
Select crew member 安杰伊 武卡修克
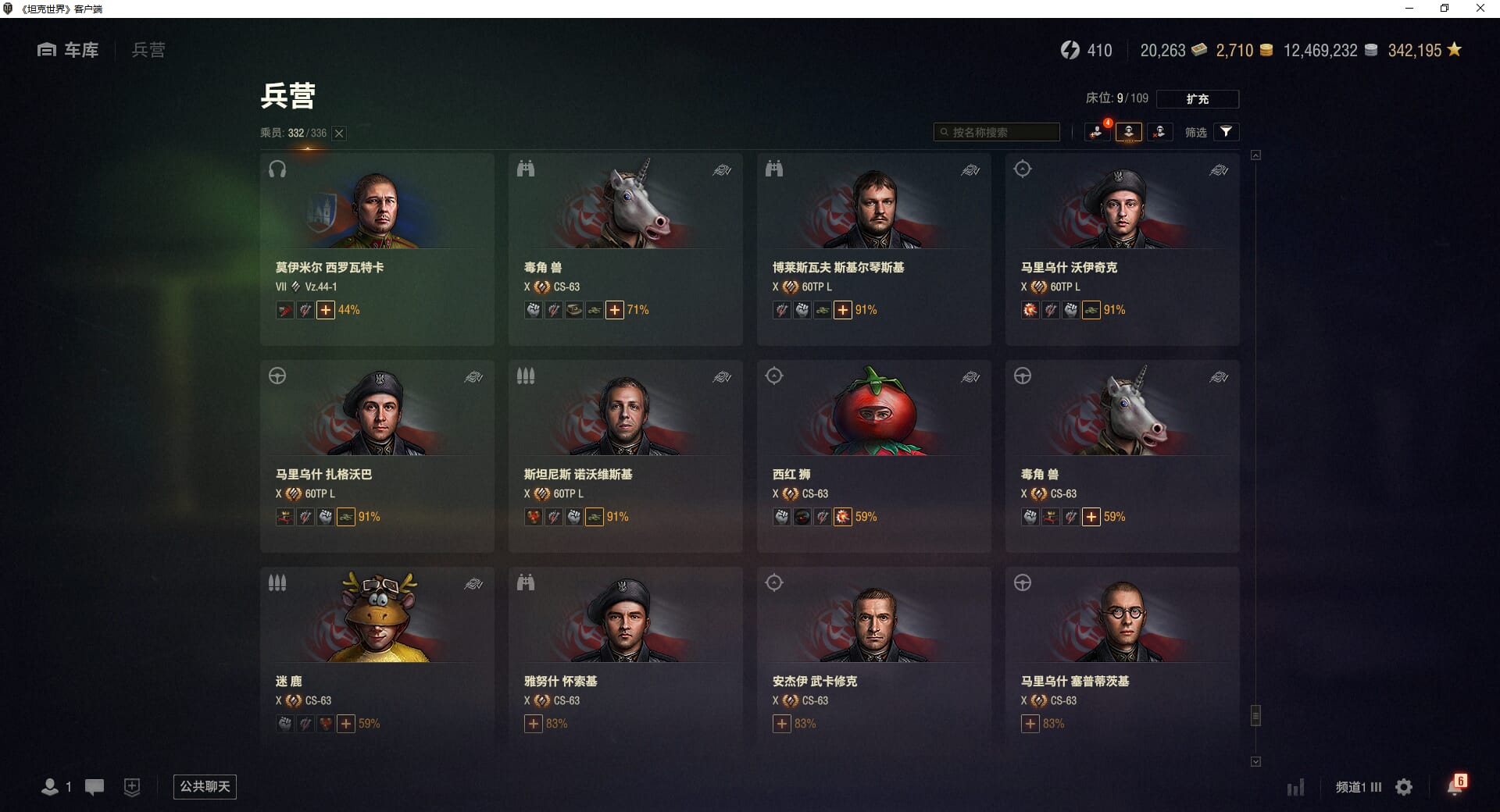point(873,662)
